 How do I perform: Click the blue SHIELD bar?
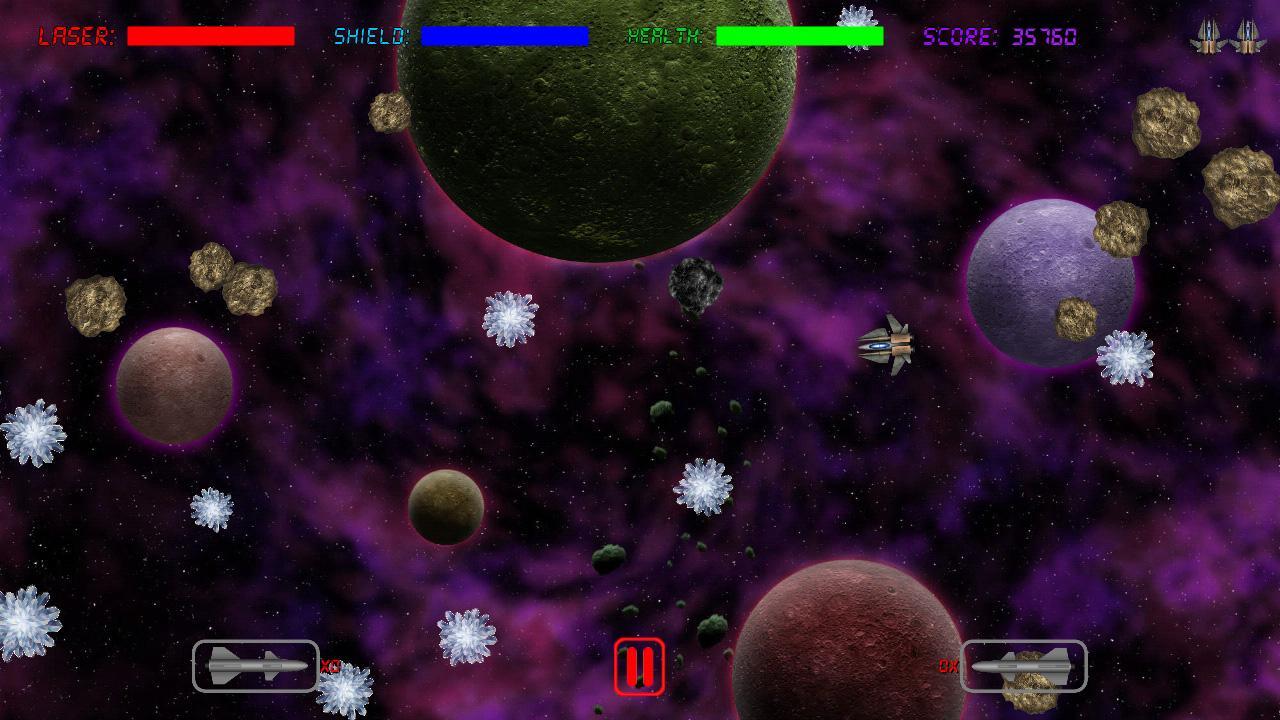[x=505, y=36]
